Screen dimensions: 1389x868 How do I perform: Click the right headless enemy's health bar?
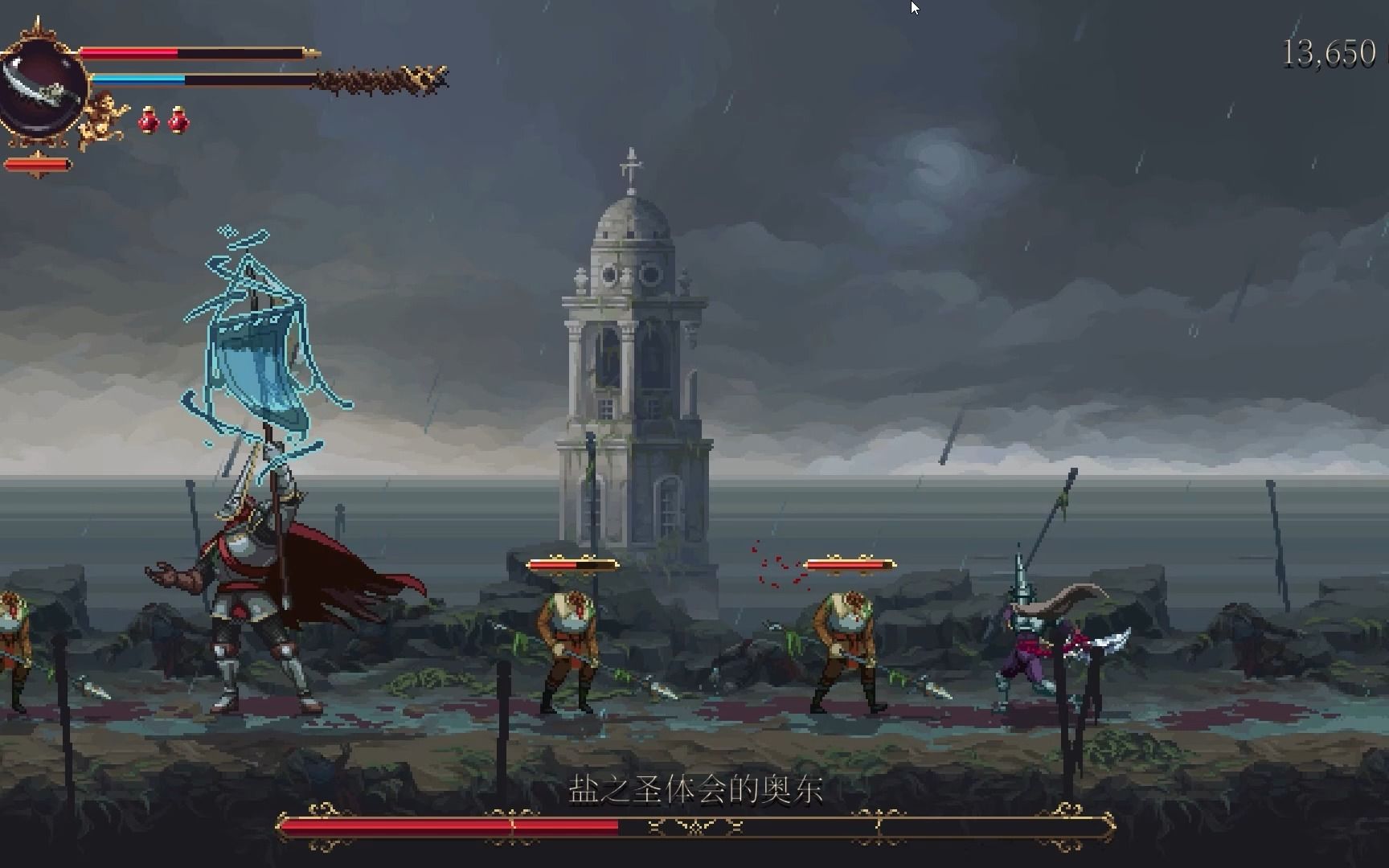850,564
